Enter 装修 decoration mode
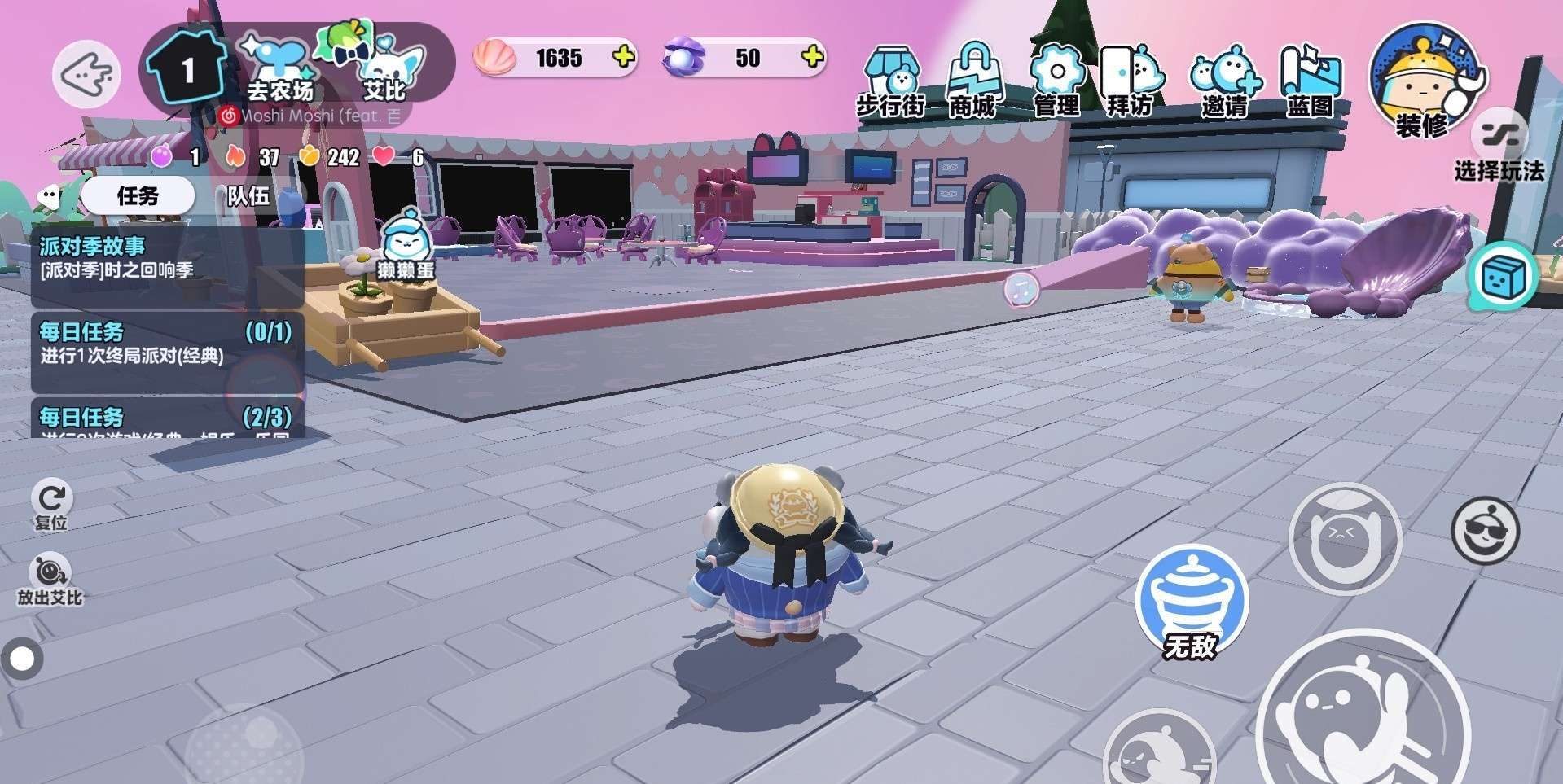The width and height of the screenshot is (1563, 784). point(1422,82)
